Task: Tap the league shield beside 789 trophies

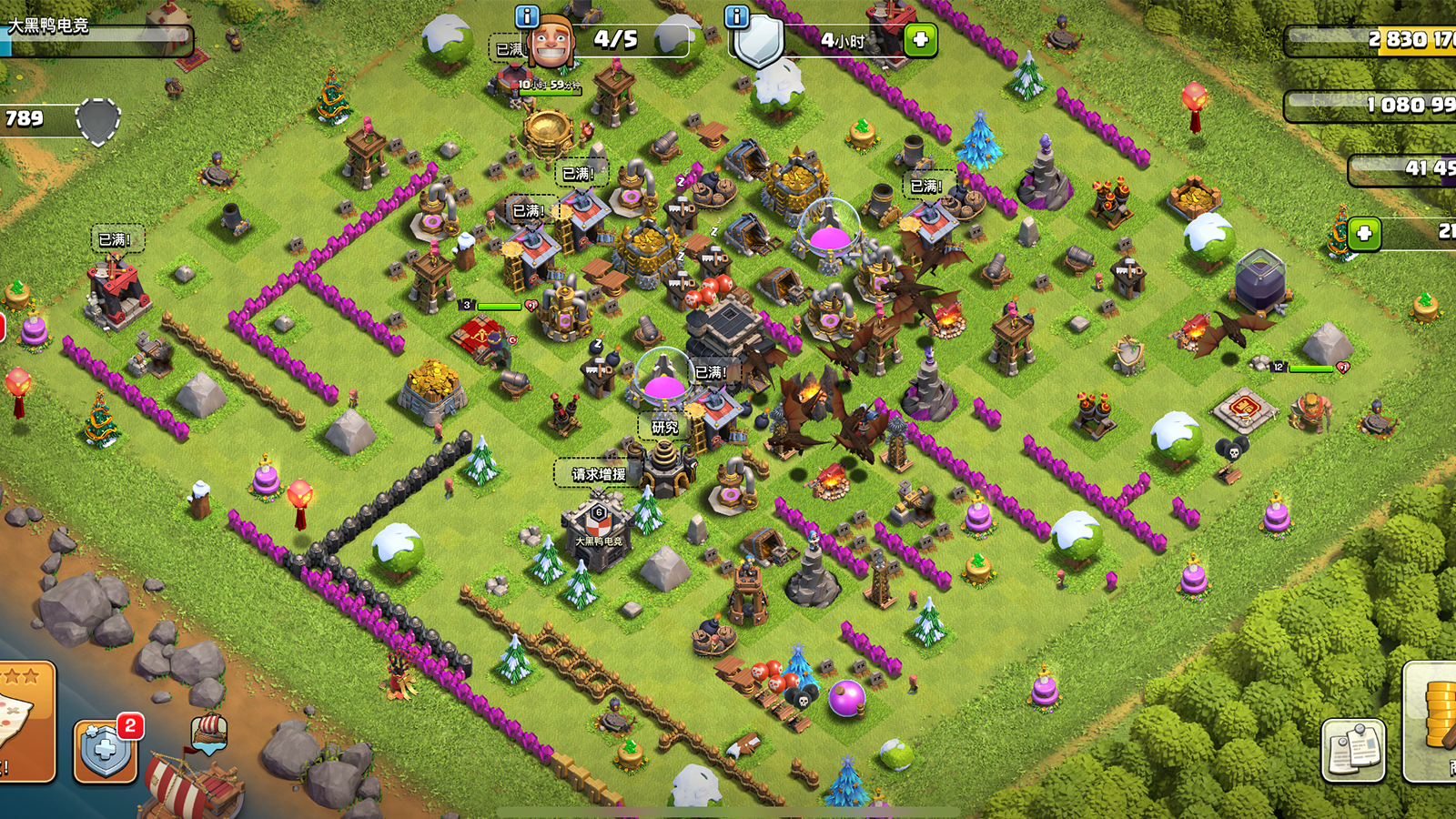Action: click(97, 120)
